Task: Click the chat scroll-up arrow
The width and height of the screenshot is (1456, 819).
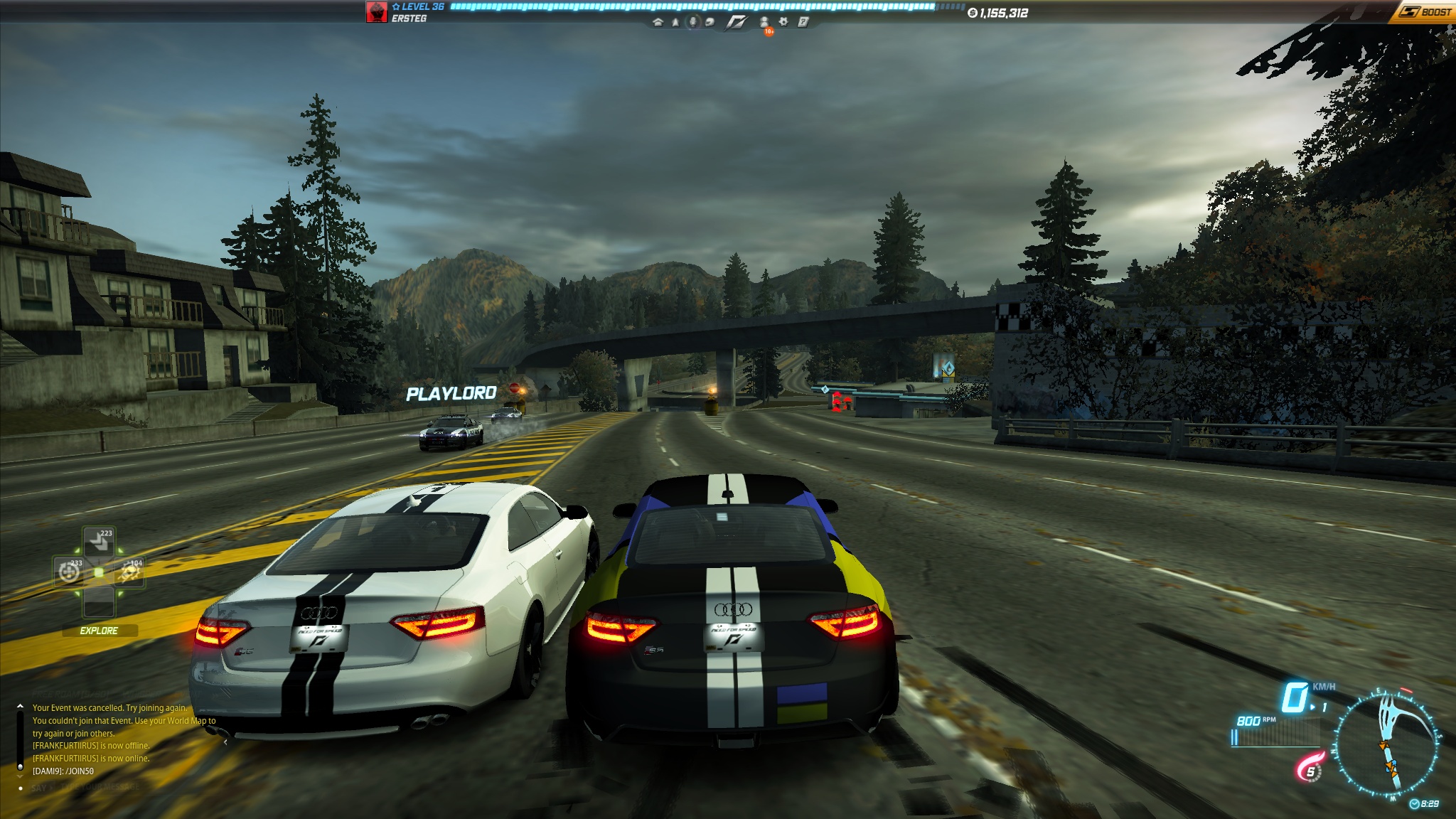Action: point(20,707)
